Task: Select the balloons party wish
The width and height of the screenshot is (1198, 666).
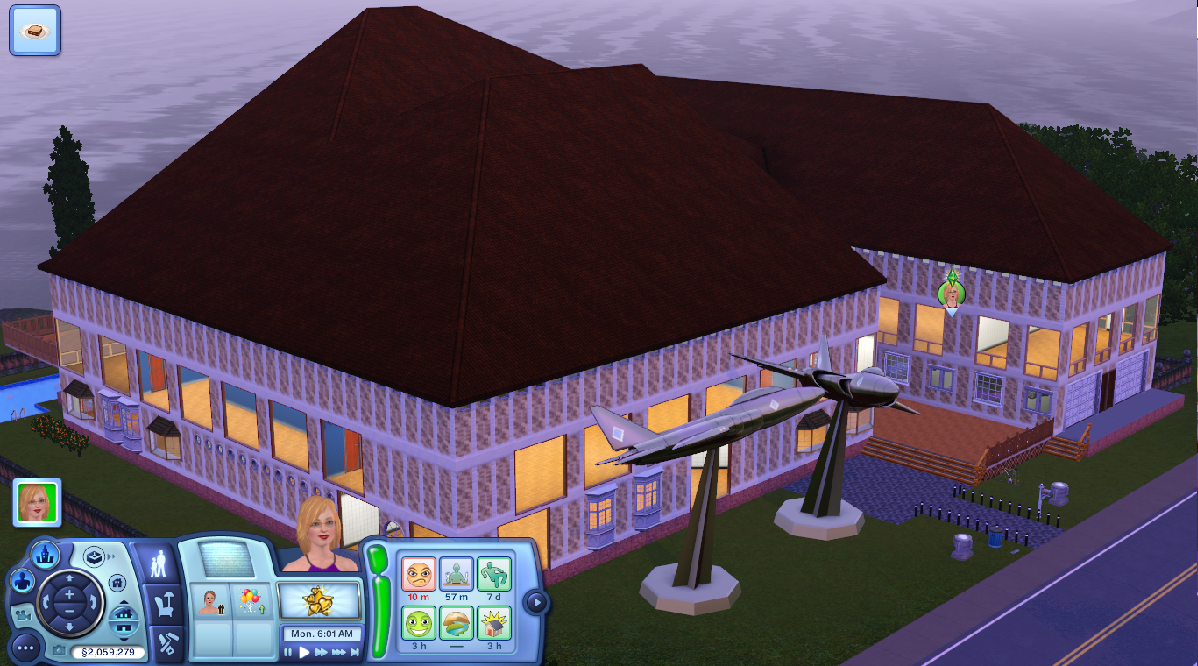Action: [248, 602]
